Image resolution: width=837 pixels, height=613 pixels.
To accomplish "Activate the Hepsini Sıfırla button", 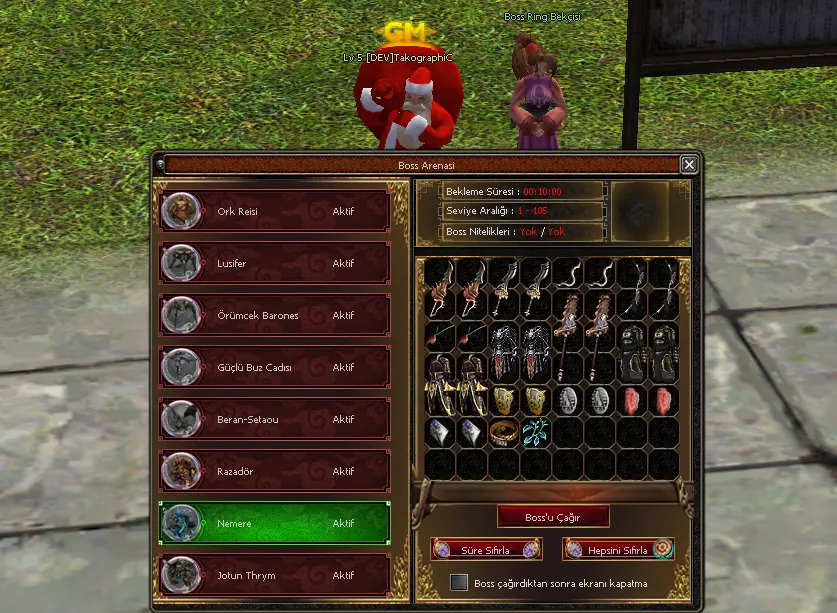I will pos(618,550).
